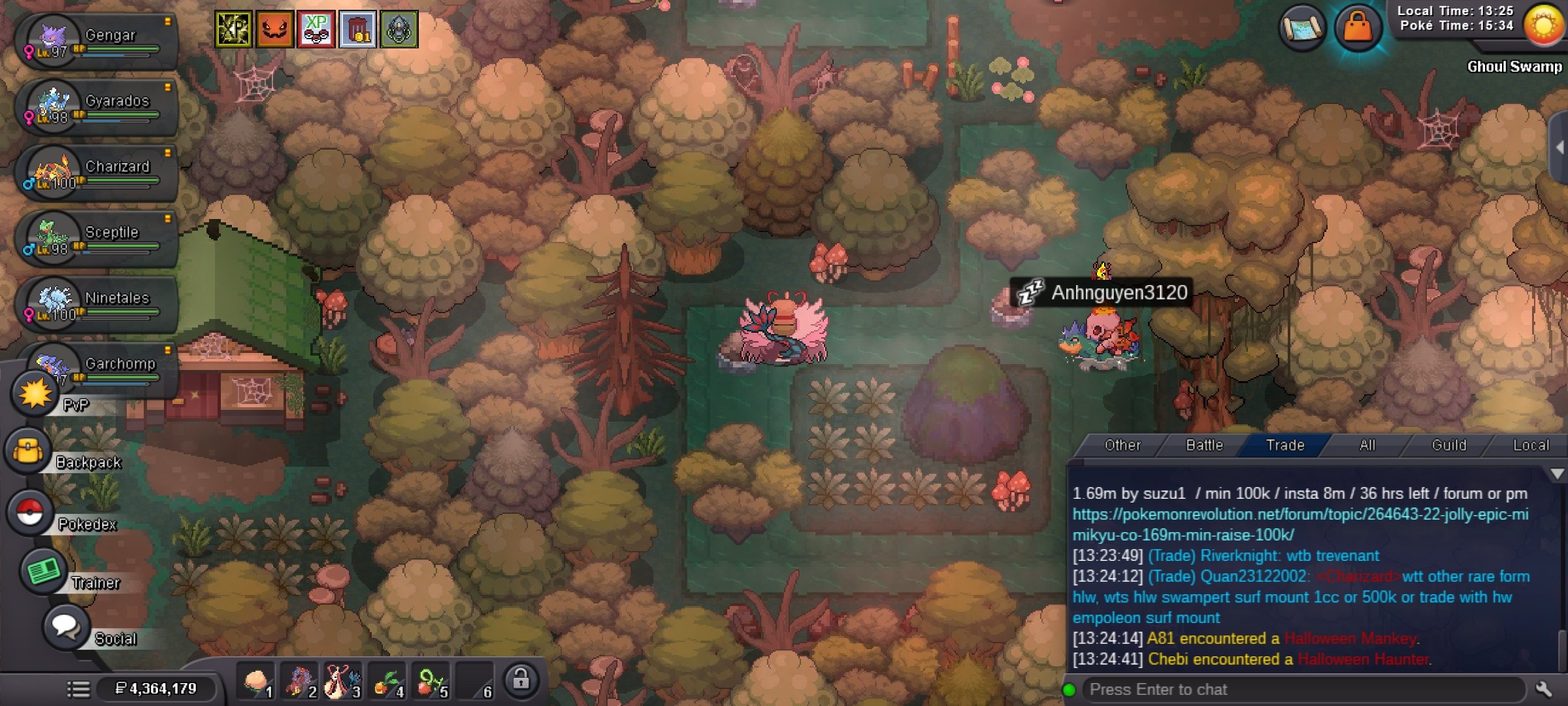Open the Backpack
Screen dimensions: 1568x706
[29, 452]
